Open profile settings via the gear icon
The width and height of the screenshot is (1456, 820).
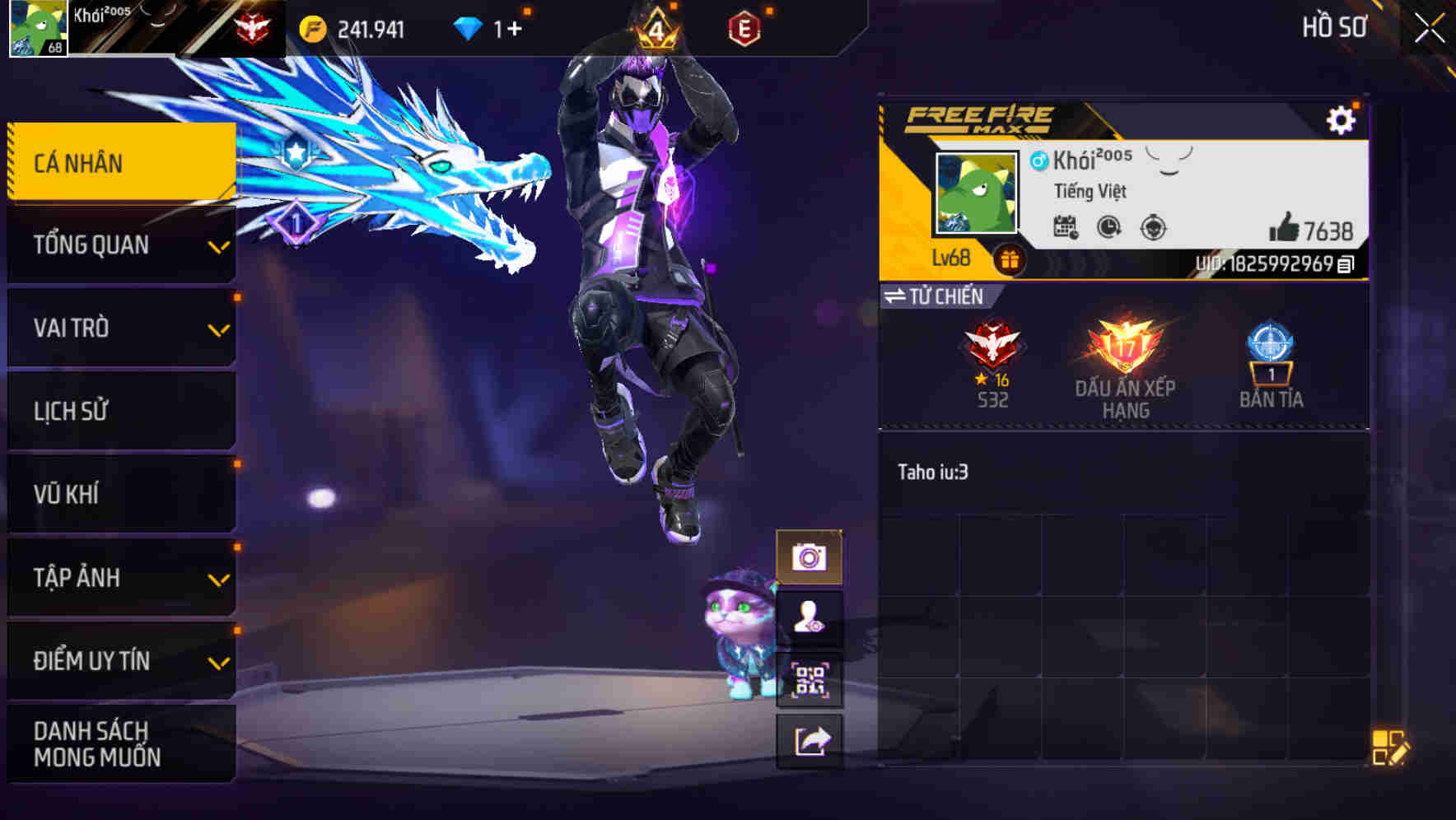point(1343,119)
